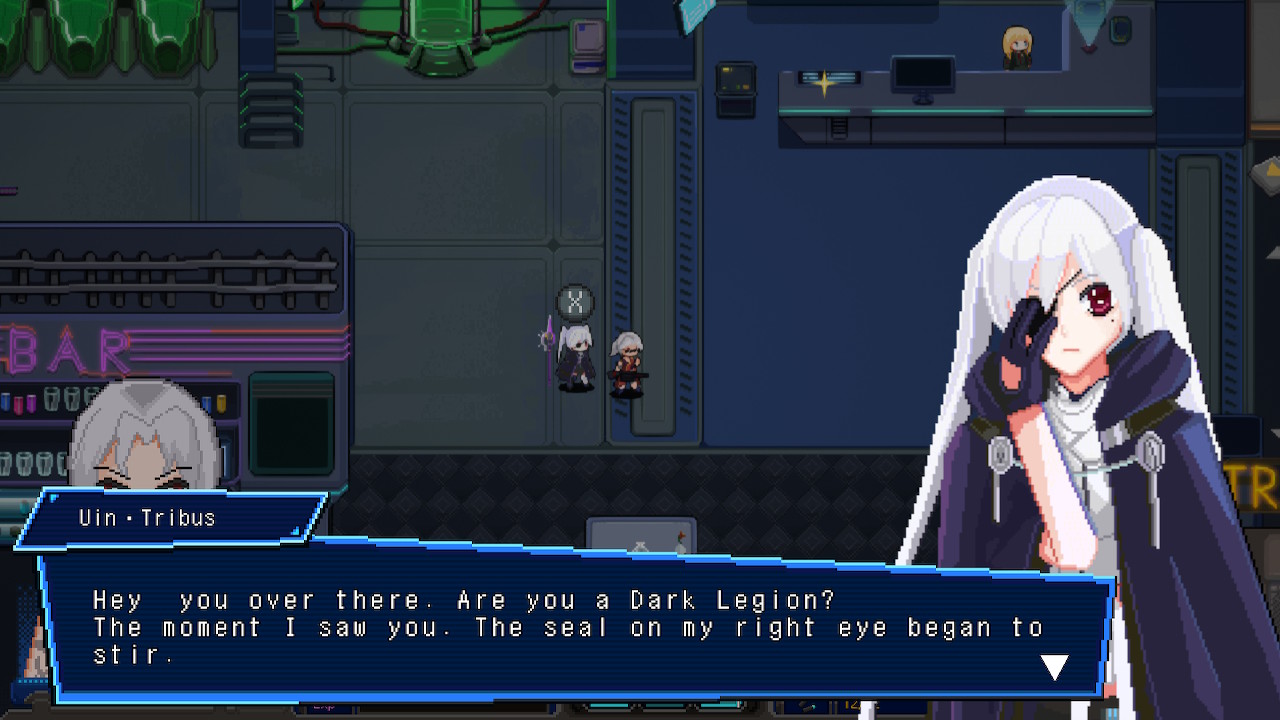Click the red holographic projector under the diamond
This screenshot has height=720, width=1280.
pyautogui.click(x=1089, y=47)
